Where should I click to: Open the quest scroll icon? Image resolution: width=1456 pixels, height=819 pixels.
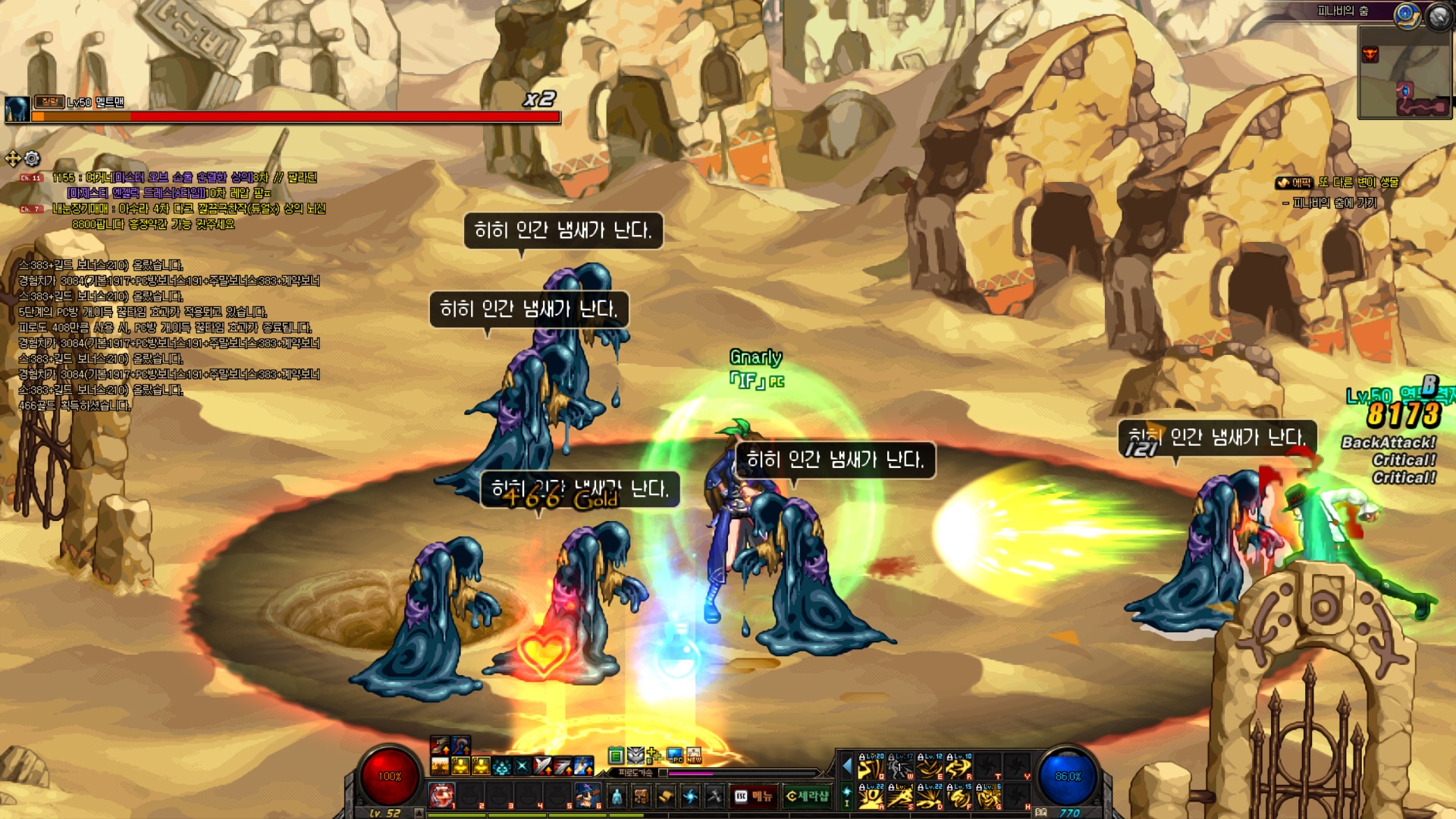click(x=666, y=796)
